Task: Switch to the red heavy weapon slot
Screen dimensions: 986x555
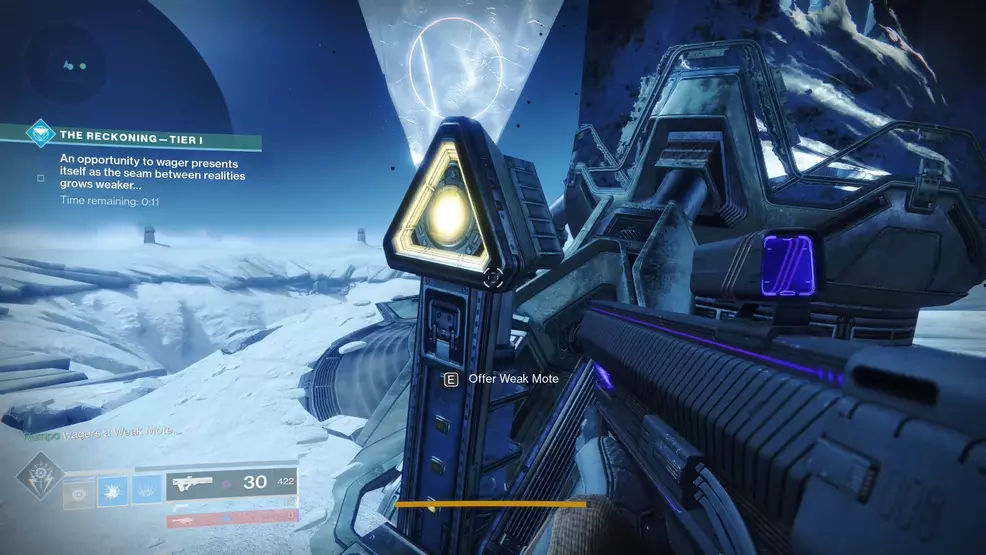Action: click(x=232, y=519)
